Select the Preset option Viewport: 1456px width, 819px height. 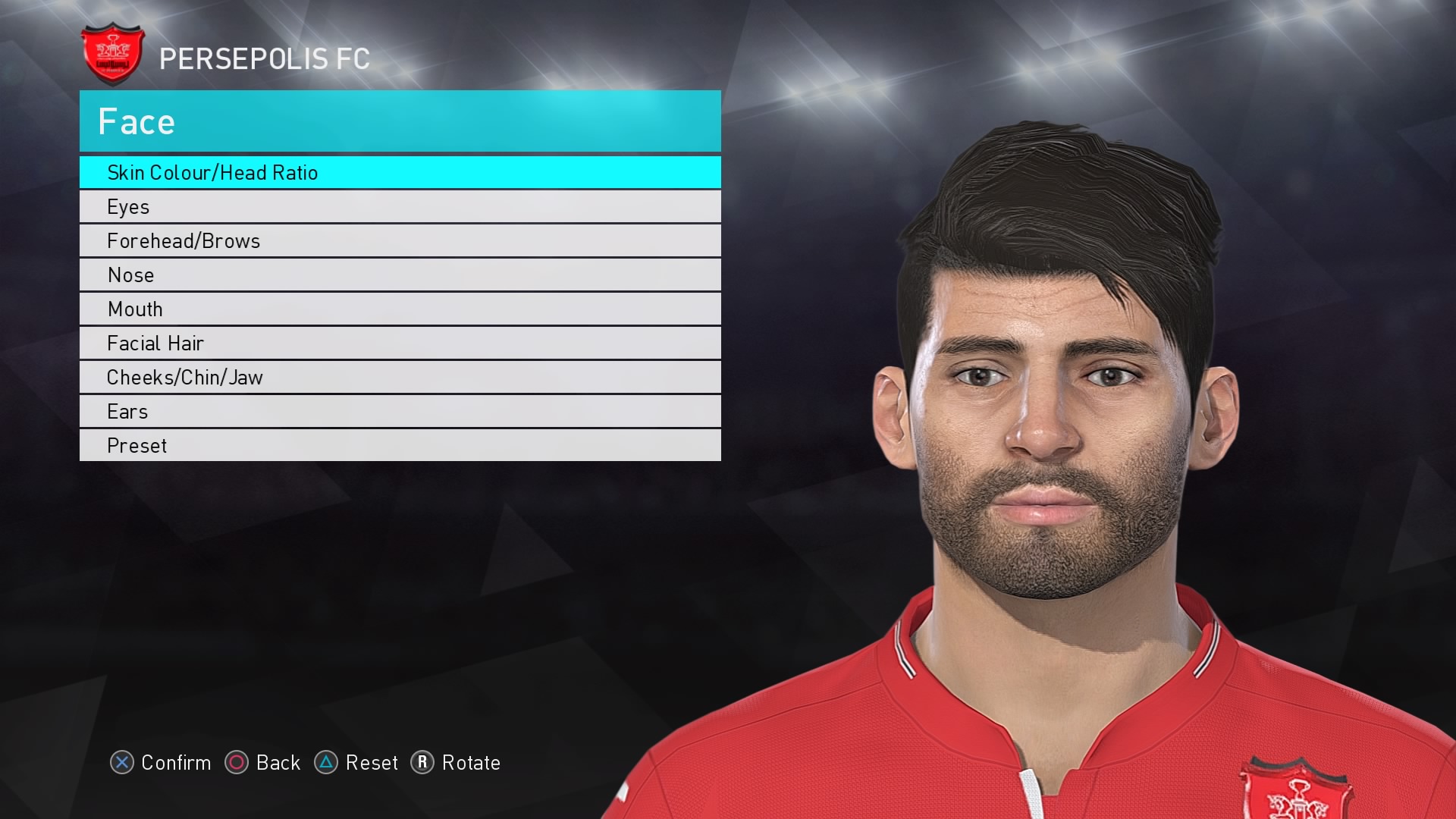(400, 445)
